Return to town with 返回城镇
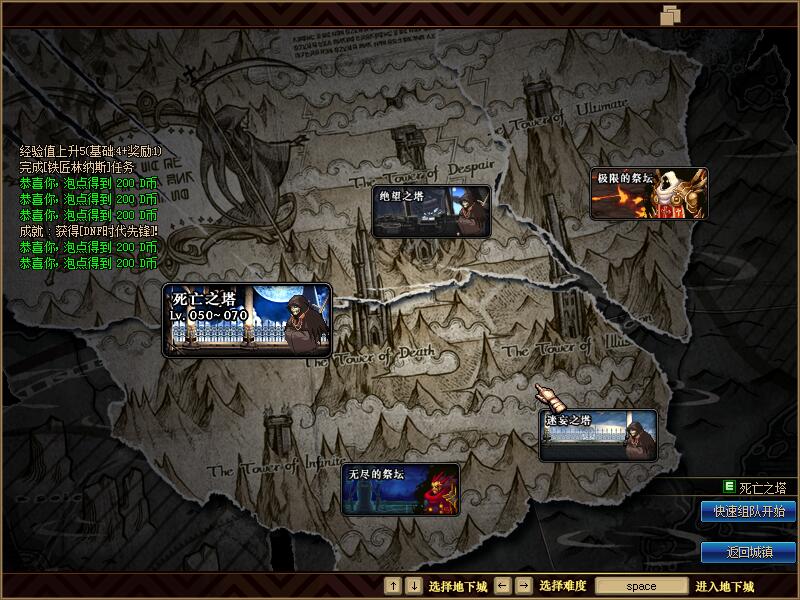The image size is (800, 600). coord(749,552)
